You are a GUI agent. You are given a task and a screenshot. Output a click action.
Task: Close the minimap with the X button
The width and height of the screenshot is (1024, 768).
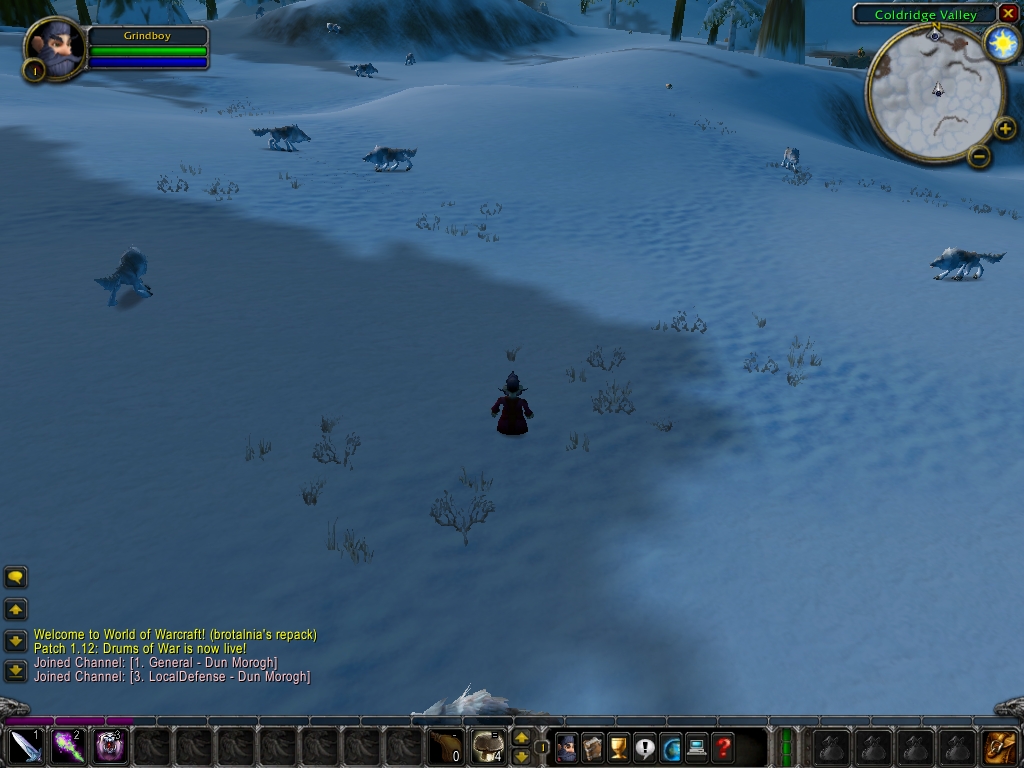(1008, 14)
